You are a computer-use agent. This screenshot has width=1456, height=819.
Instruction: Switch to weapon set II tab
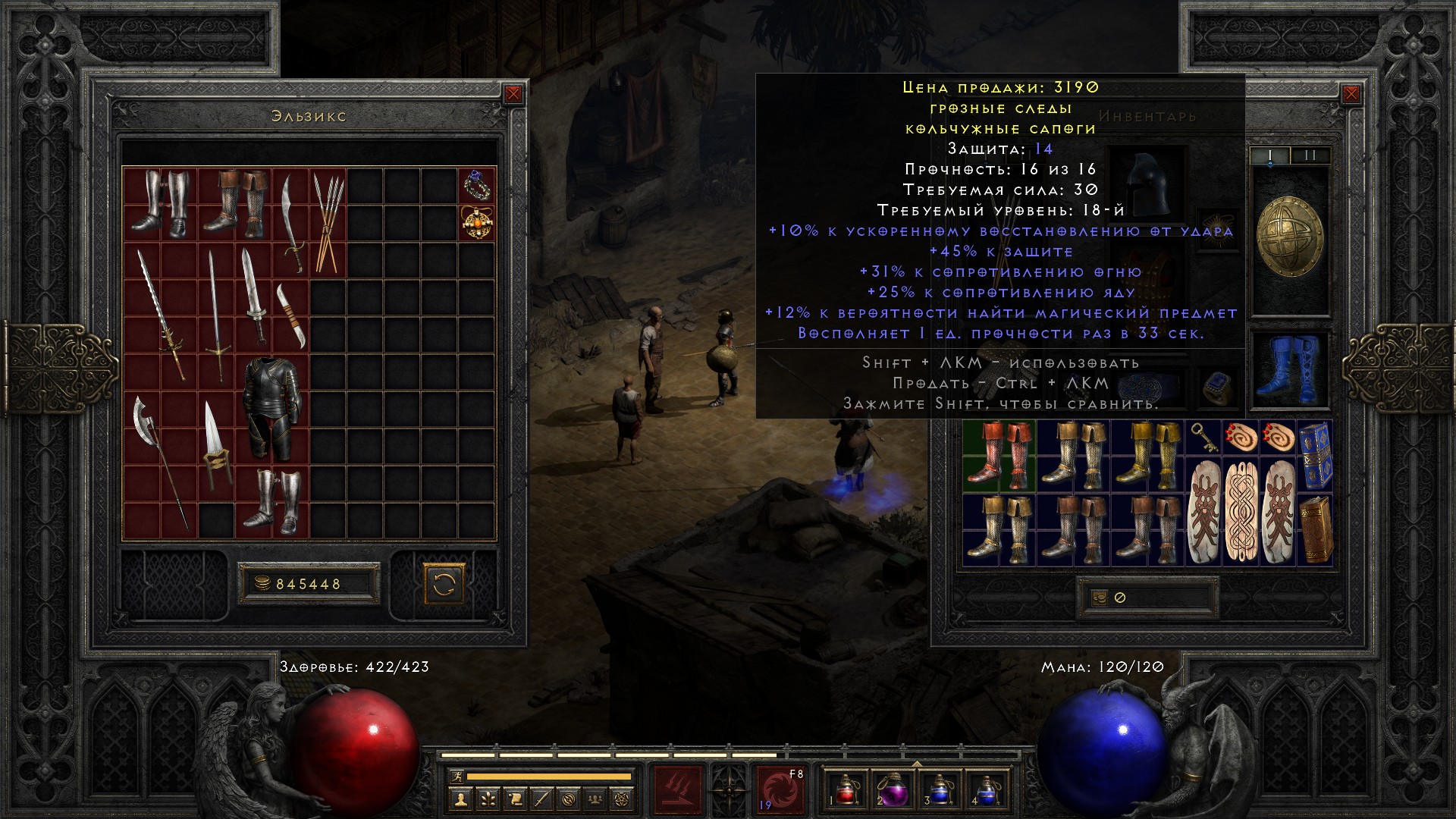1310,155
